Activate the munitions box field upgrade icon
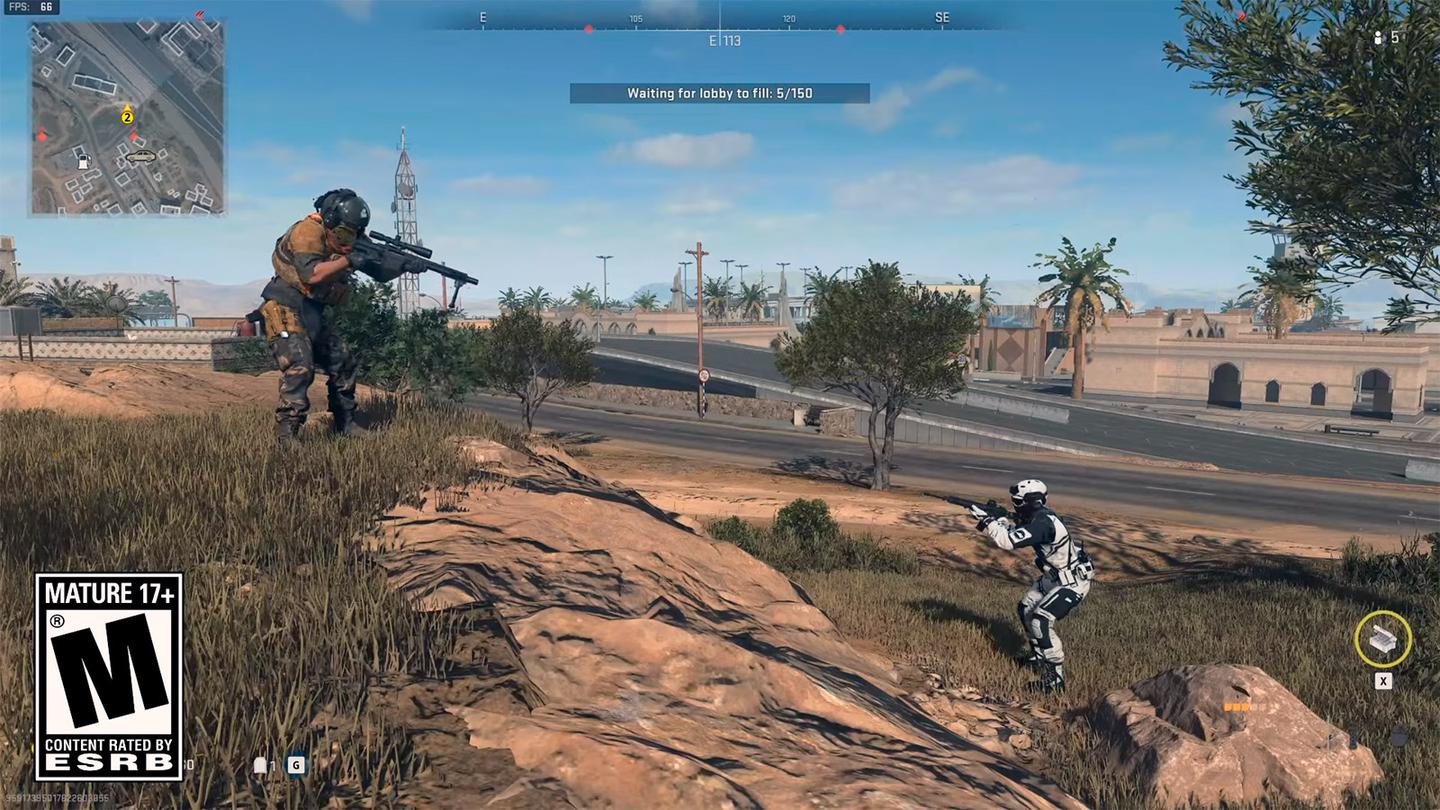Screen dimensions: 1440x810 coord(1383,639)
